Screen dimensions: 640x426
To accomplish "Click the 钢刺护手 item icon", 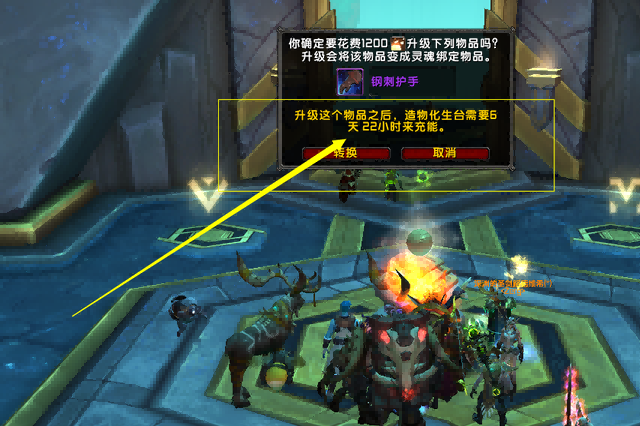I will [350, 81].
